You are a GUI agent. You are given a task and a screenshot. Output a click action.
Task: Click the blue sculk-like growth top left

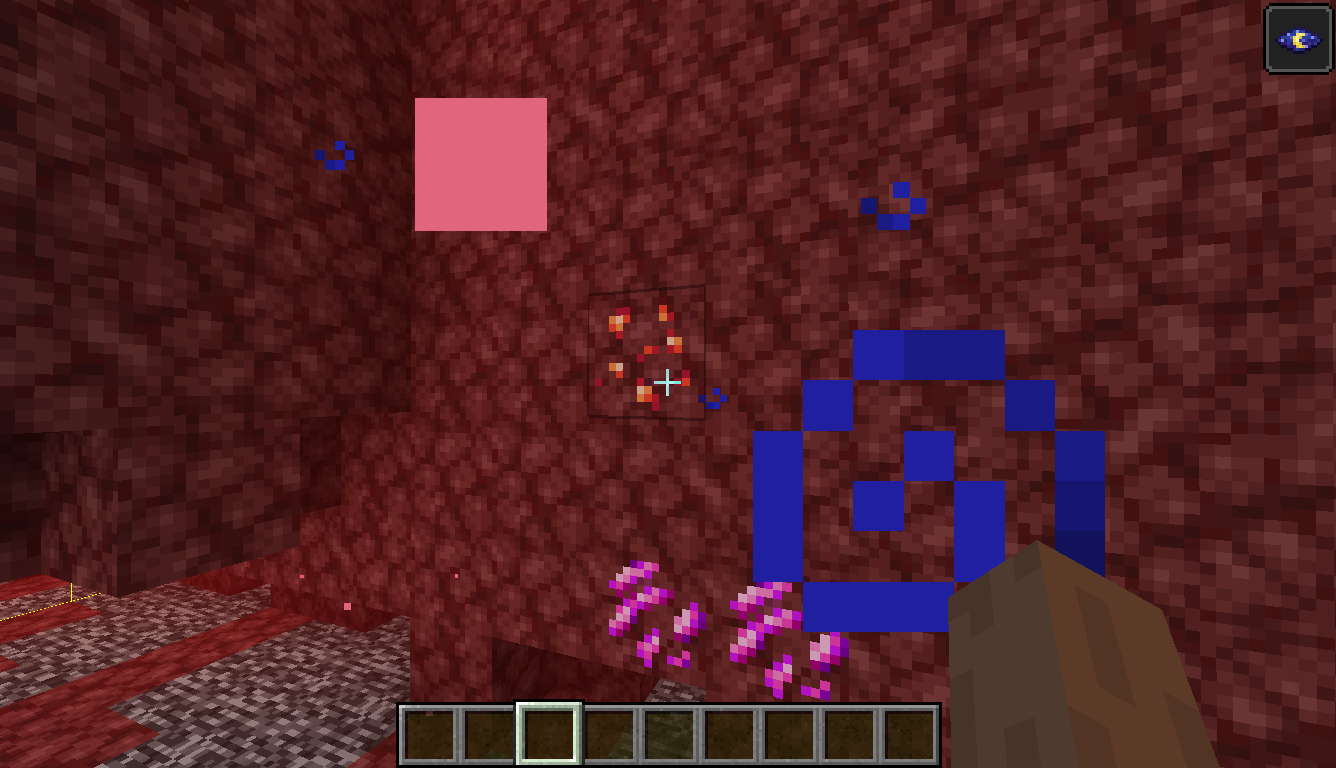point(333,153)
